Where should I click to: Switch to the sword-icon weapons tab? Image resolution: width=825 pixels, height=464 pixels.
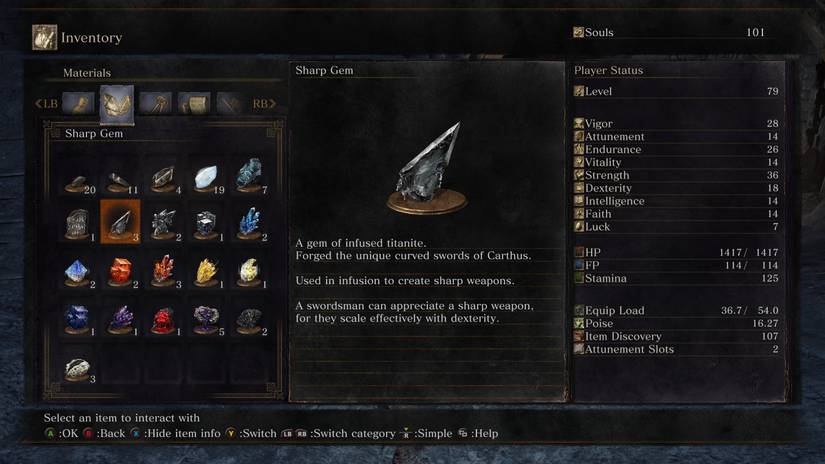230,103
